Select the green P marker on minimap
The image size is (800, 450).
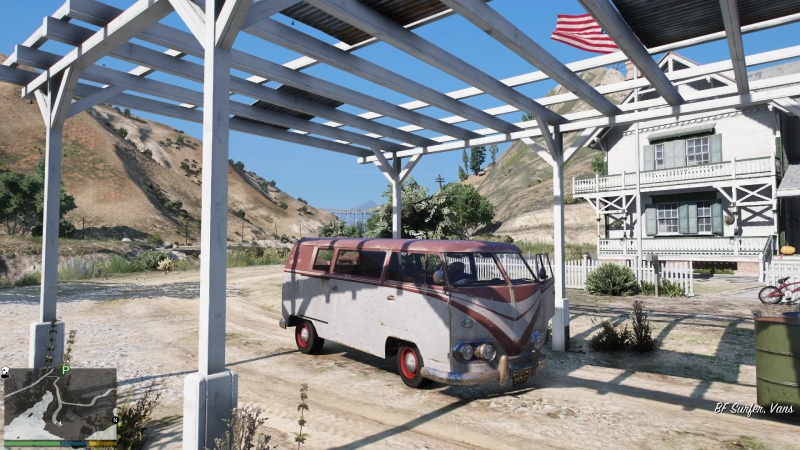(66, 370)
